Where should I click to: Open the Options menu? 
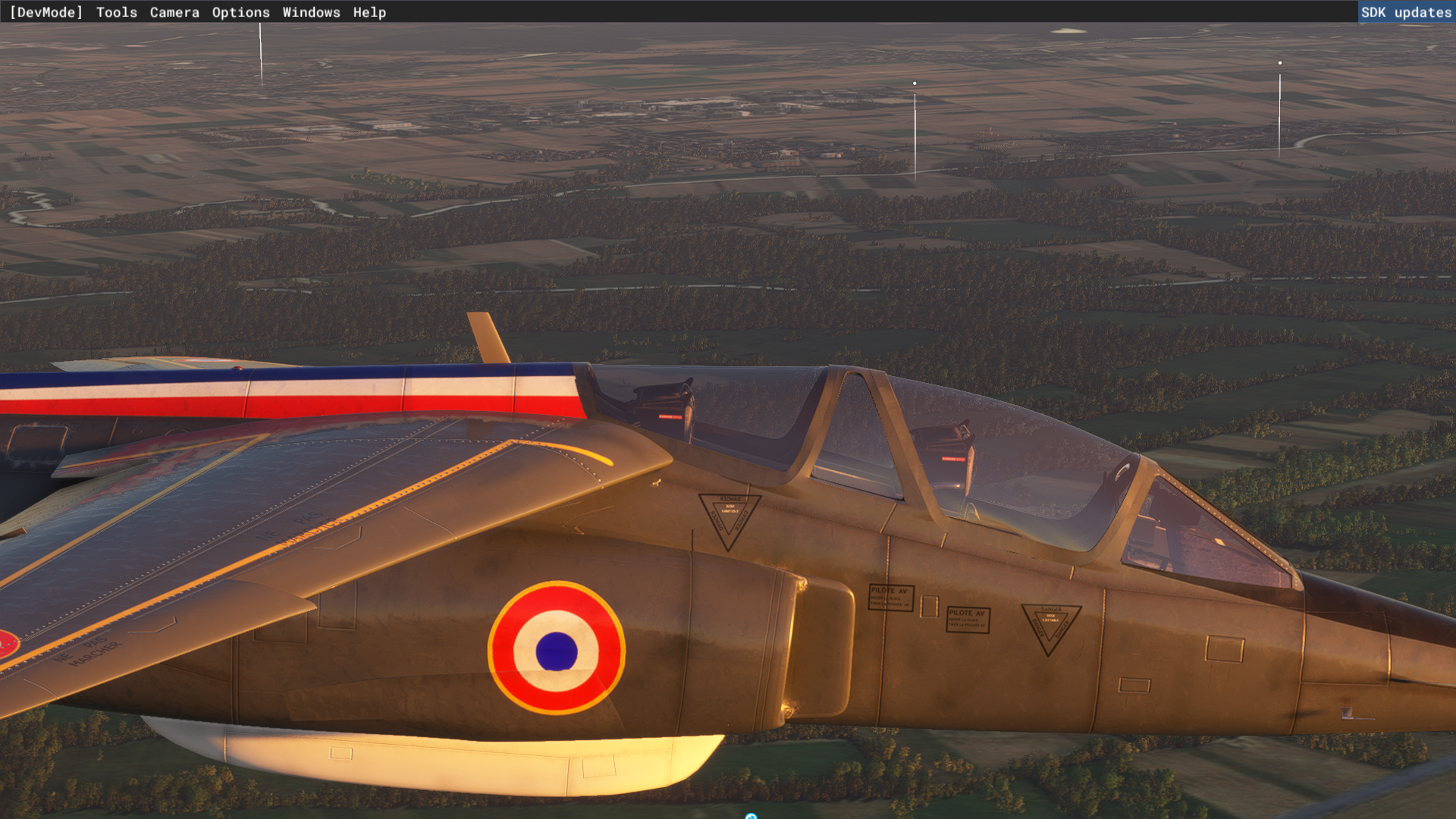click(240, 12)
